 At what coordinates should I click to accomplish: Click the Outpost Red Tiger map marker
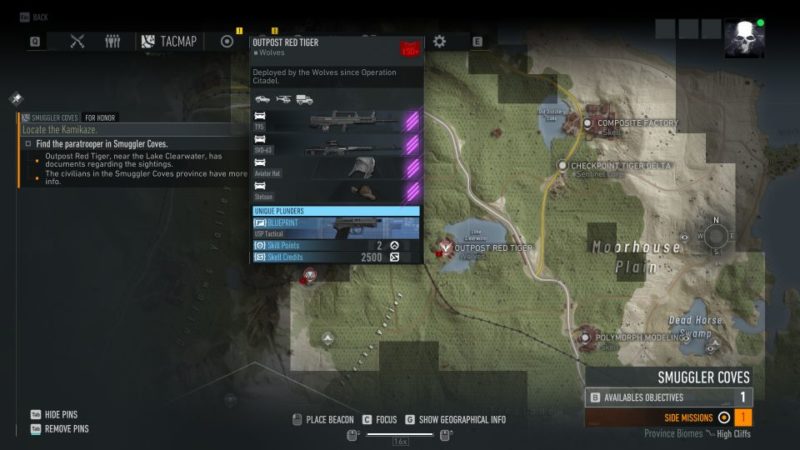click(446, 246)
